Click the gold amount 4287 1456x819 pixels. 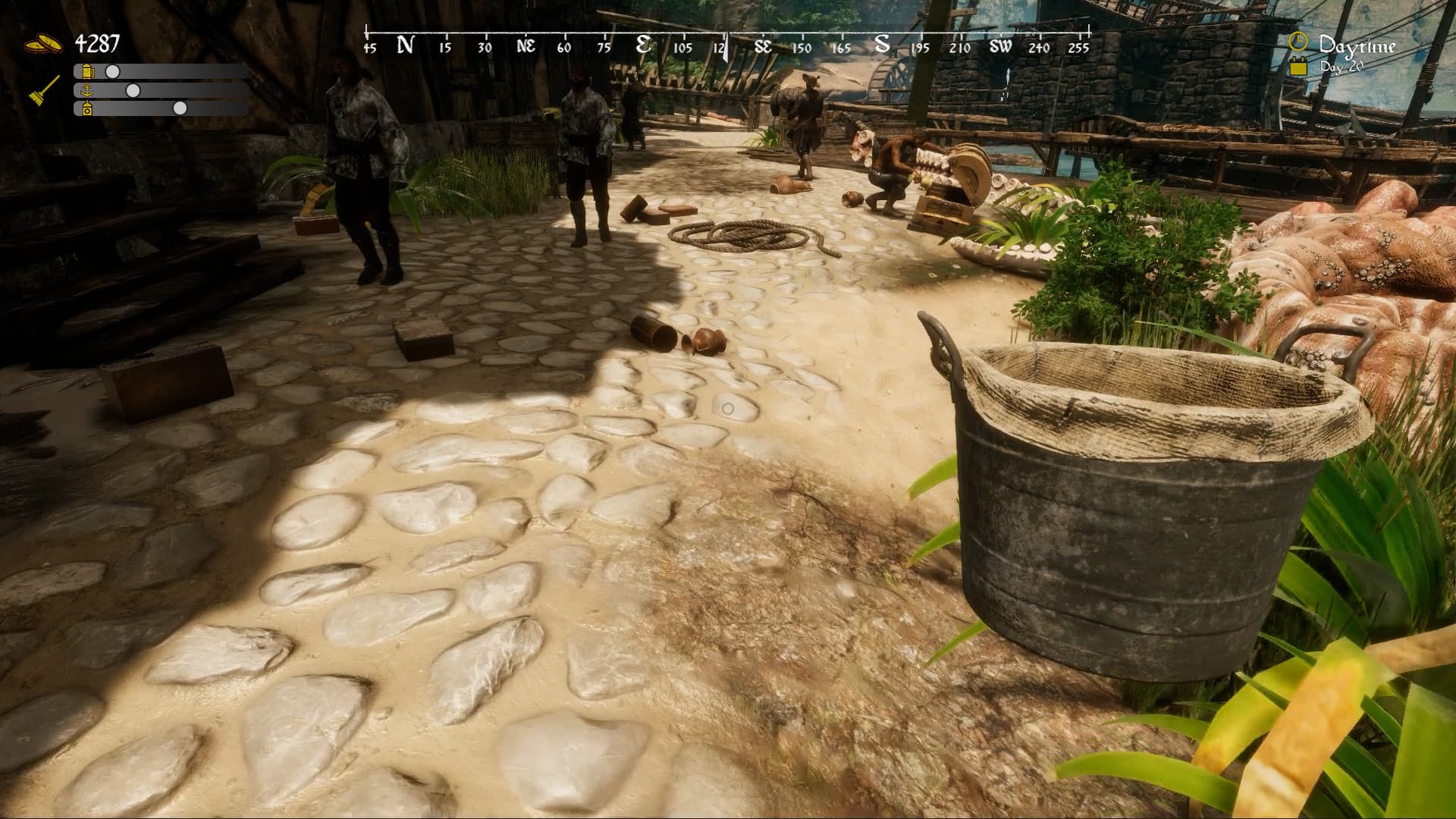pyautogui.click(x=97, y=42)
